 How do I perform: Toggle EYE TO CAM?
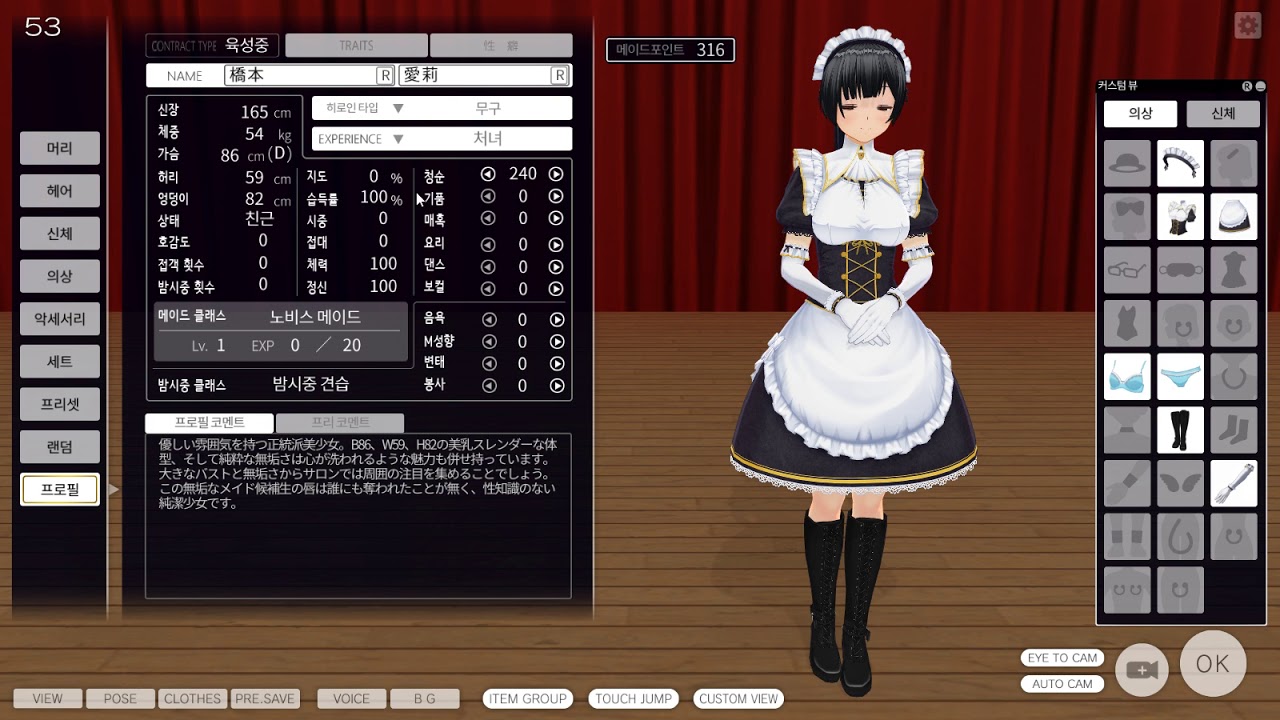pos(1062,658)
